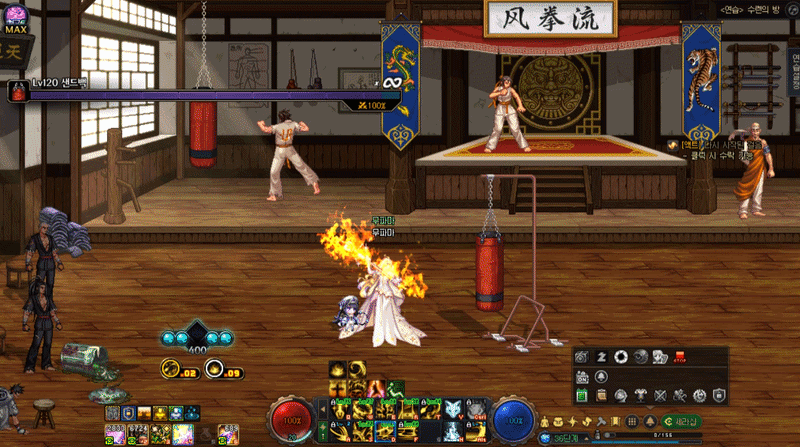Click the red STOP icon

pyautogui.click(x=680, y=357)
